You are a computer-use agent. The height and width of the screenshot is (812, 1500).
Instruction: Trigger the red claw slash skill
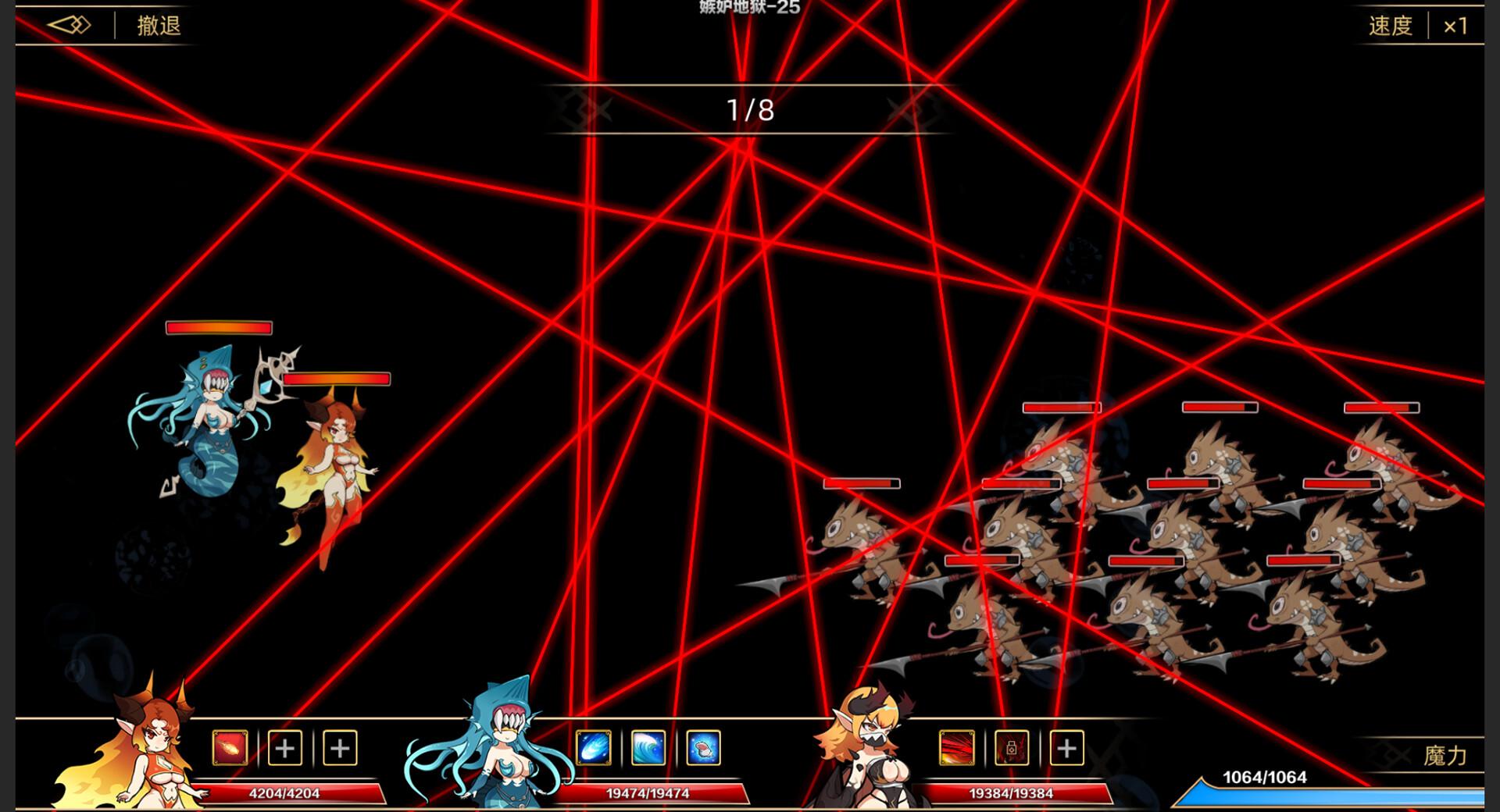[957, 749]
